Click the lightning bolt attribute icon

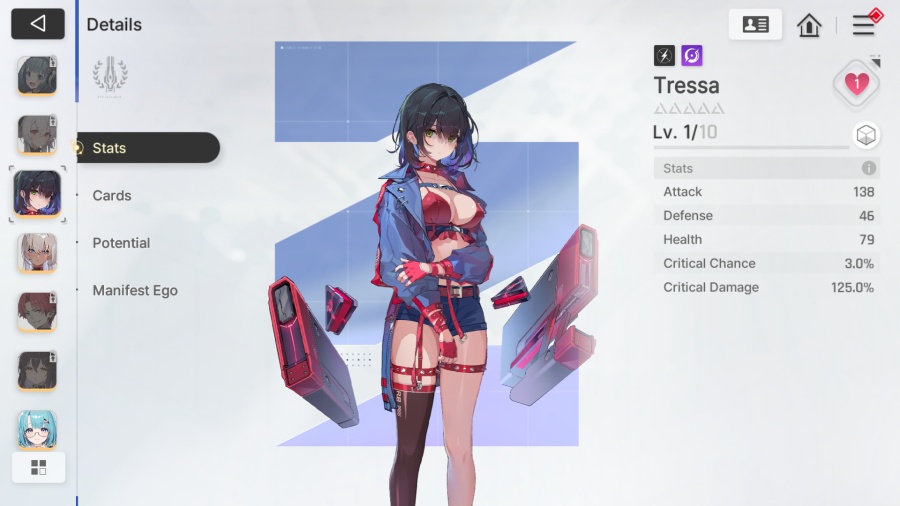pos(664,56)
